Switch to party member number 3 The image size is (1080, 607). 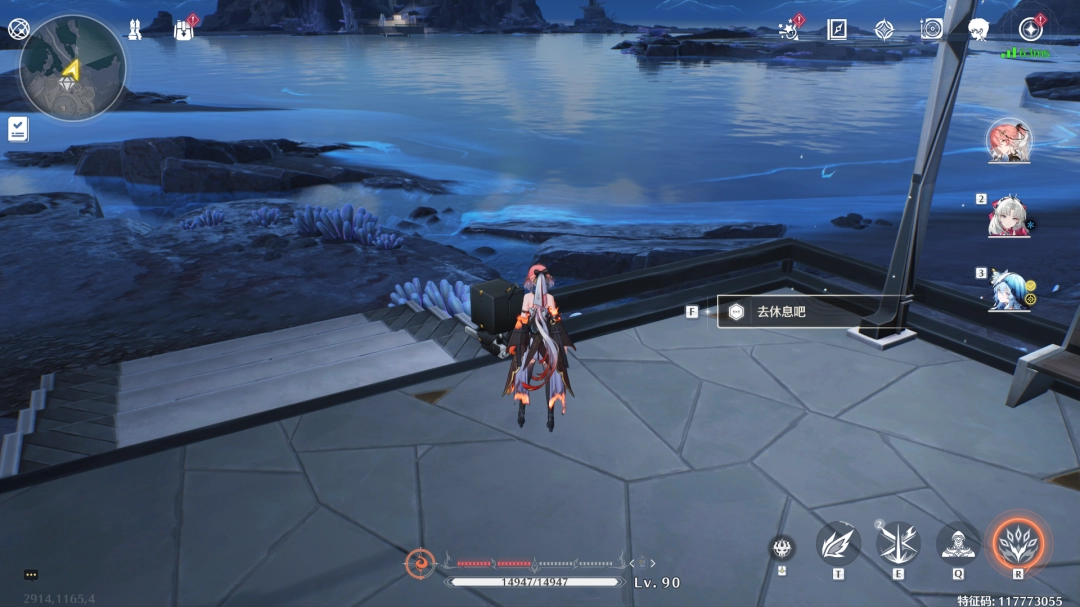pos(1008,289)
